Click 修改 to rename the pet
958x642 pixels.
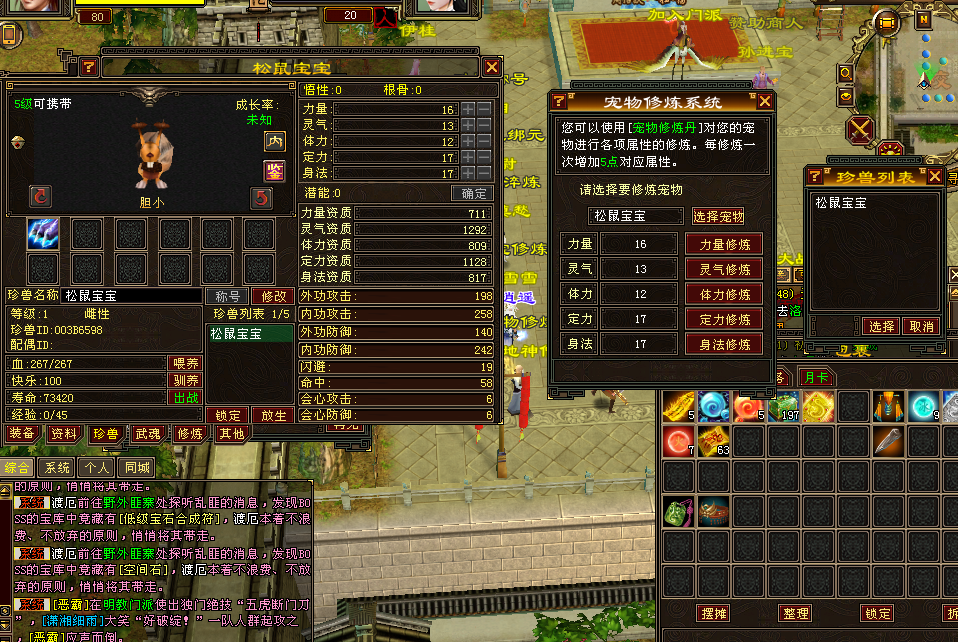[274, 296]
